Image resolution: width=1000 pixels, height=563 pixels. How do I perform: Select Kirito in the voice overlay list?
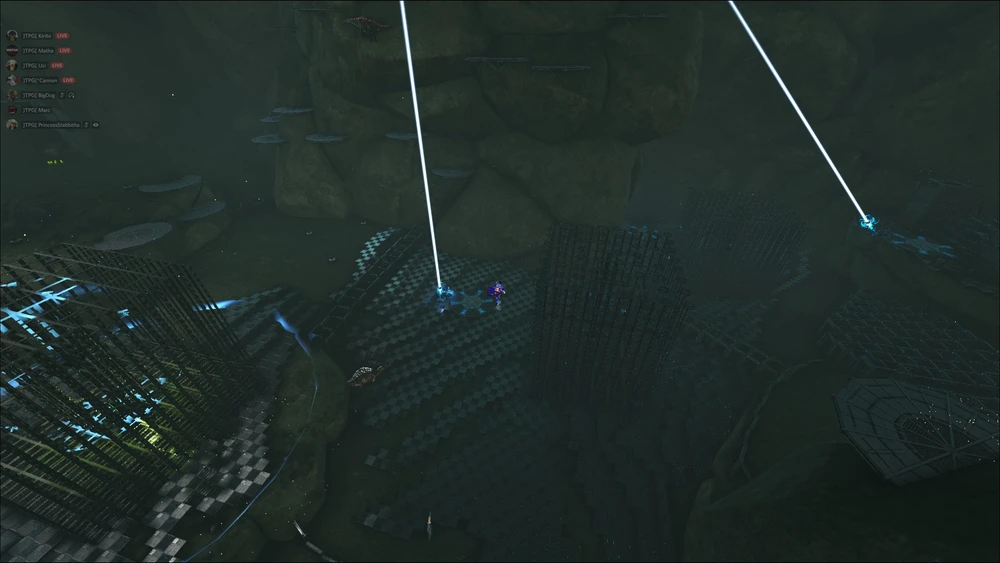(x=38, y=35)
